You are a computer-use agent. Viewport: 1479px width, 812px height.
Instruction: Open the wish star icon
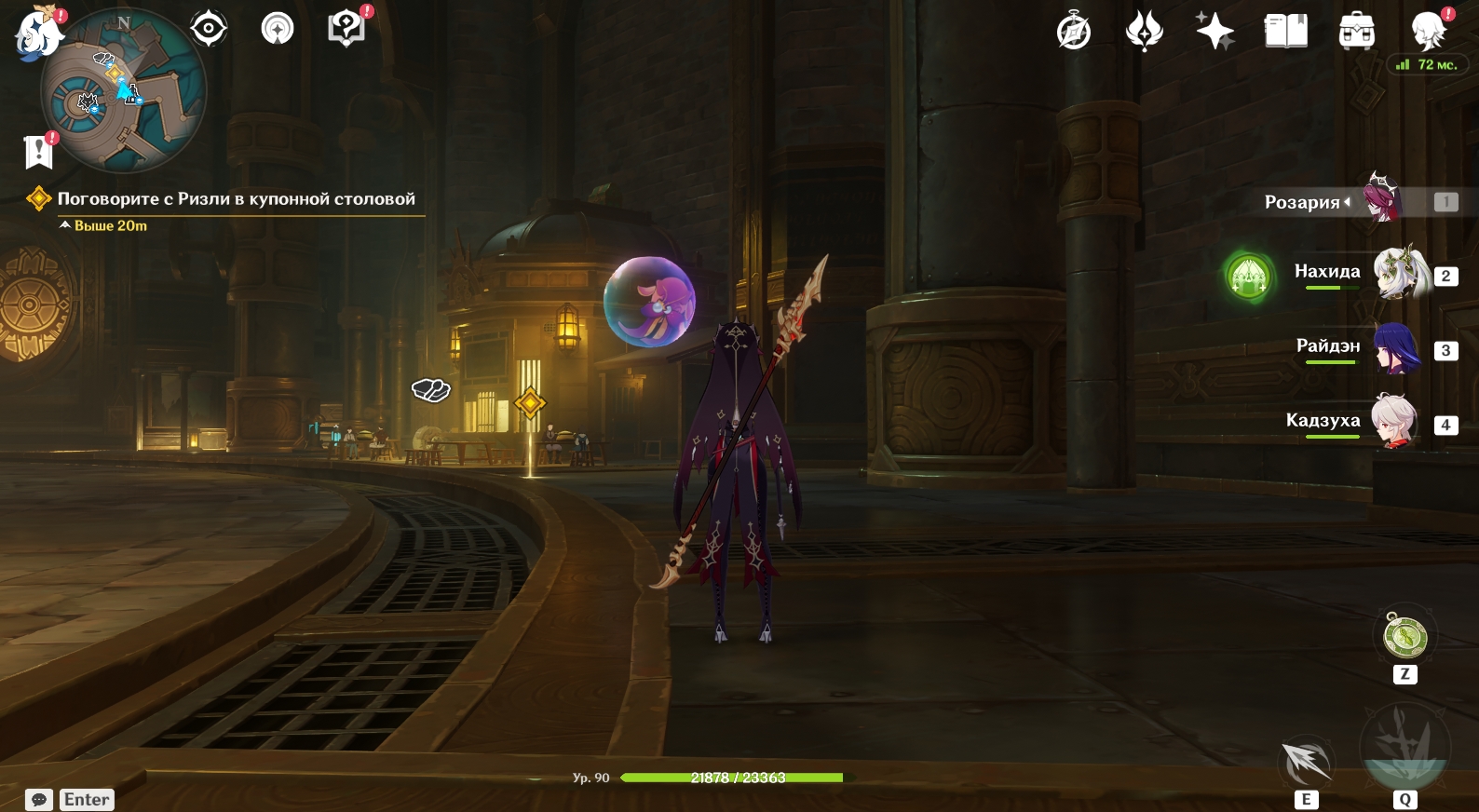click(x=1214, y=32)
